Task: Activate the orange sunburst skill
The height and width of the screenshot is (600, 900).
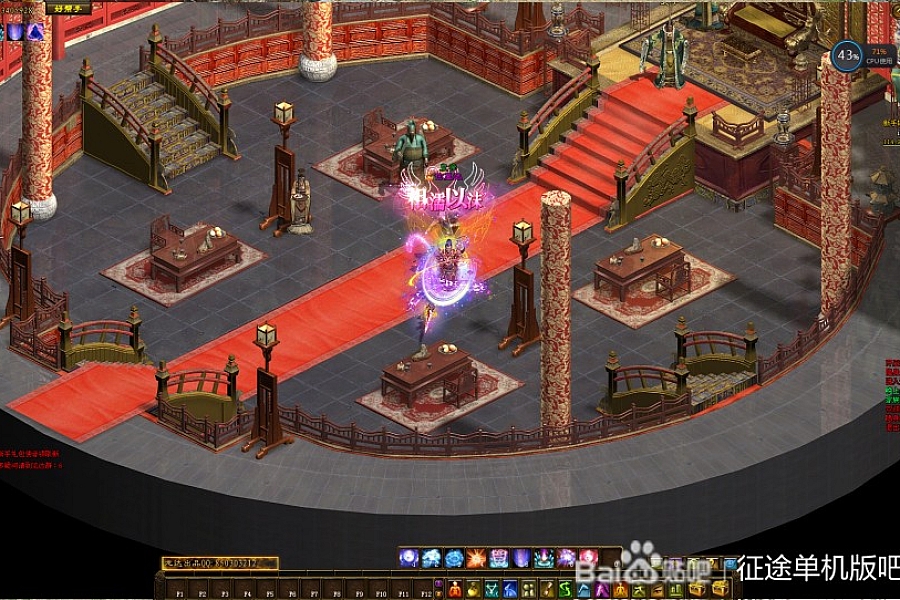Action: pyautogui.click(x=477, y=558)
